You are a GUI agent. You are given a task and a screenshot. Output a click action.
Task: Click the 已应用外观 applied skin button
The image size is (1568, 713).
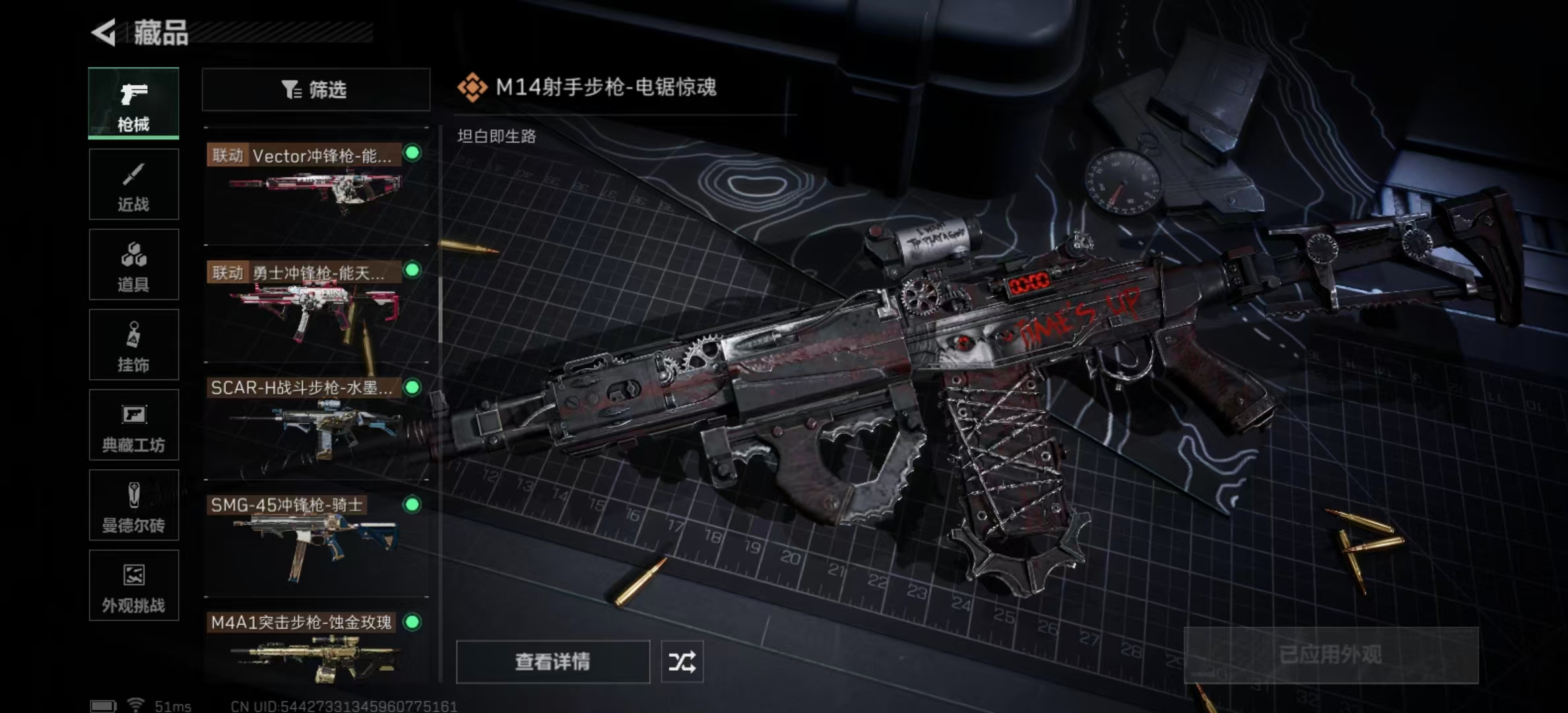[x=1330, y=655]
